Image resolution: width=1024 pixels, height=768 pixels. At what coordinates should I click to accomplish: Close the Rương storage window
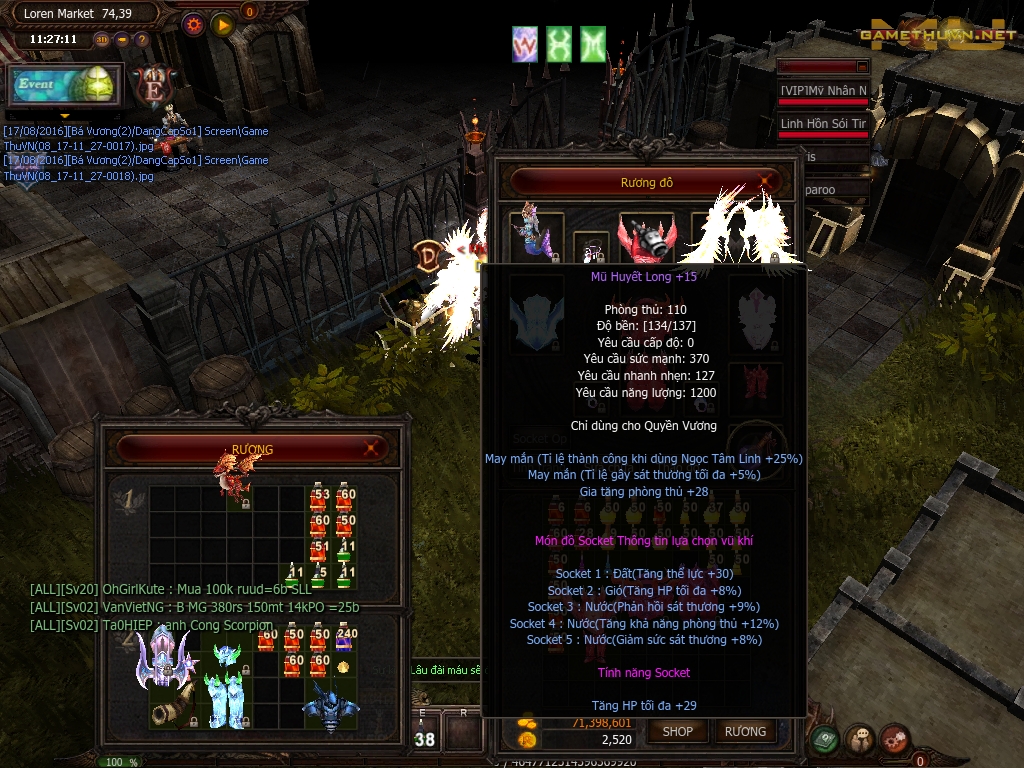[x=373, y=449]
